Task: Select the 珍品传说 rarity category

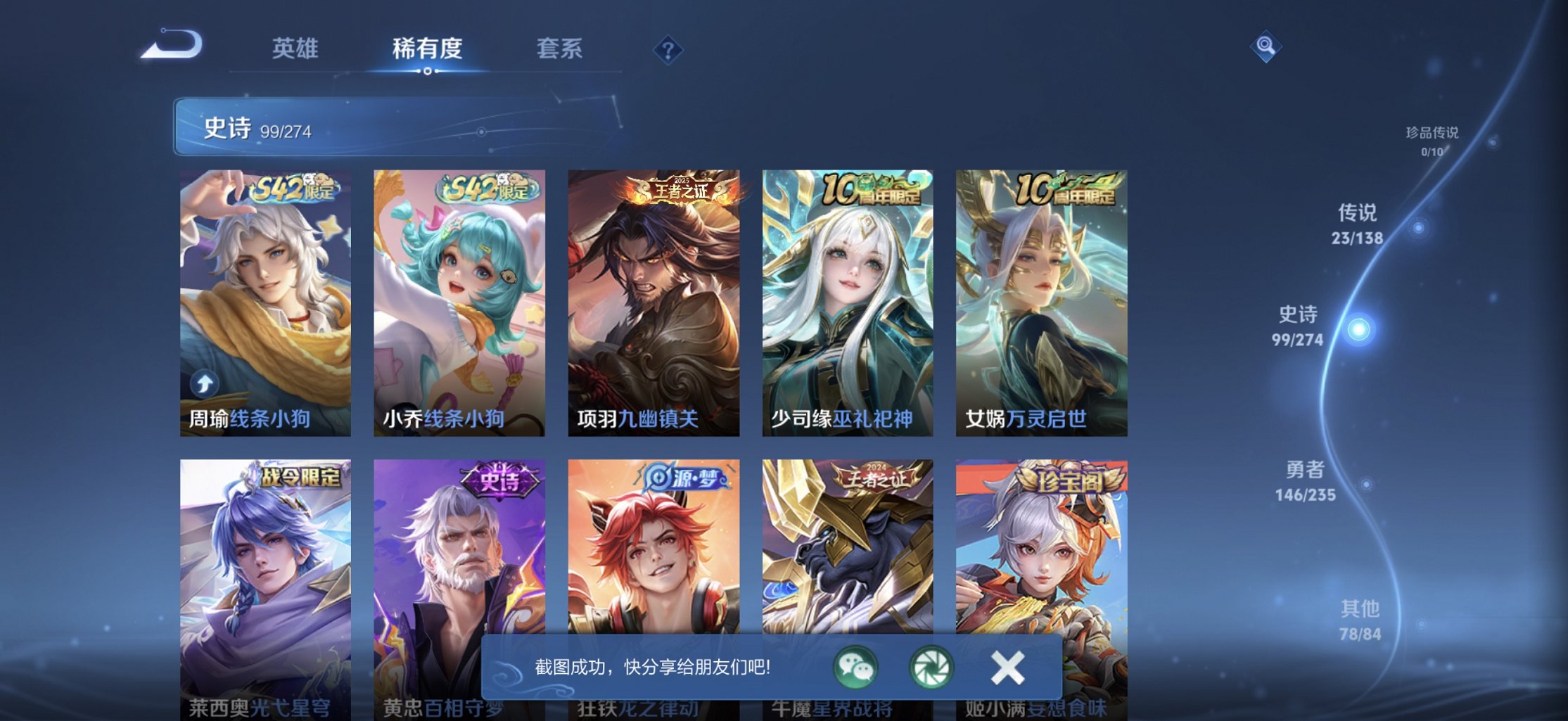Action: click(1432, 136)
